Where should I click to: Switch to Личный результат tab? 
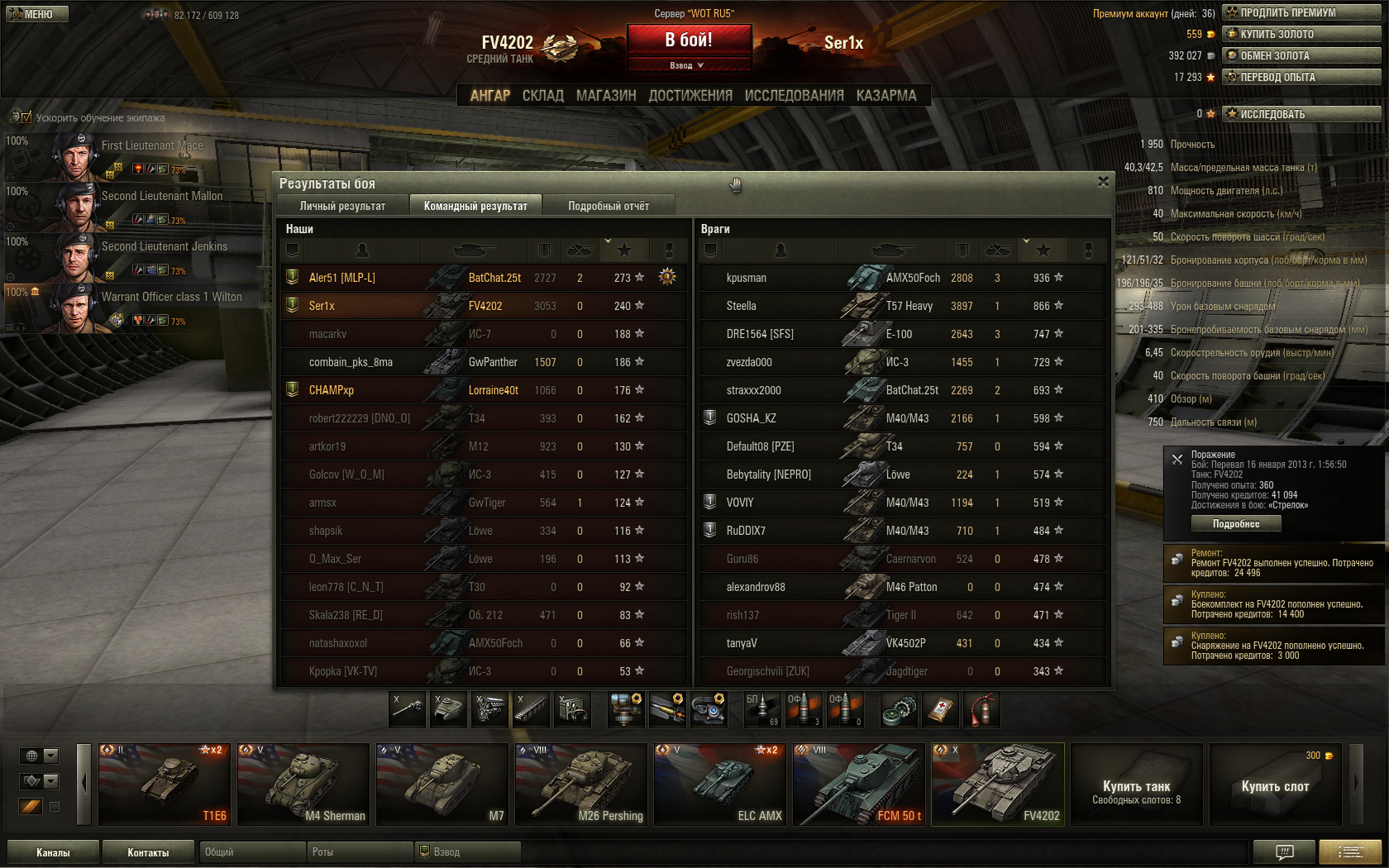coord(342,206)
